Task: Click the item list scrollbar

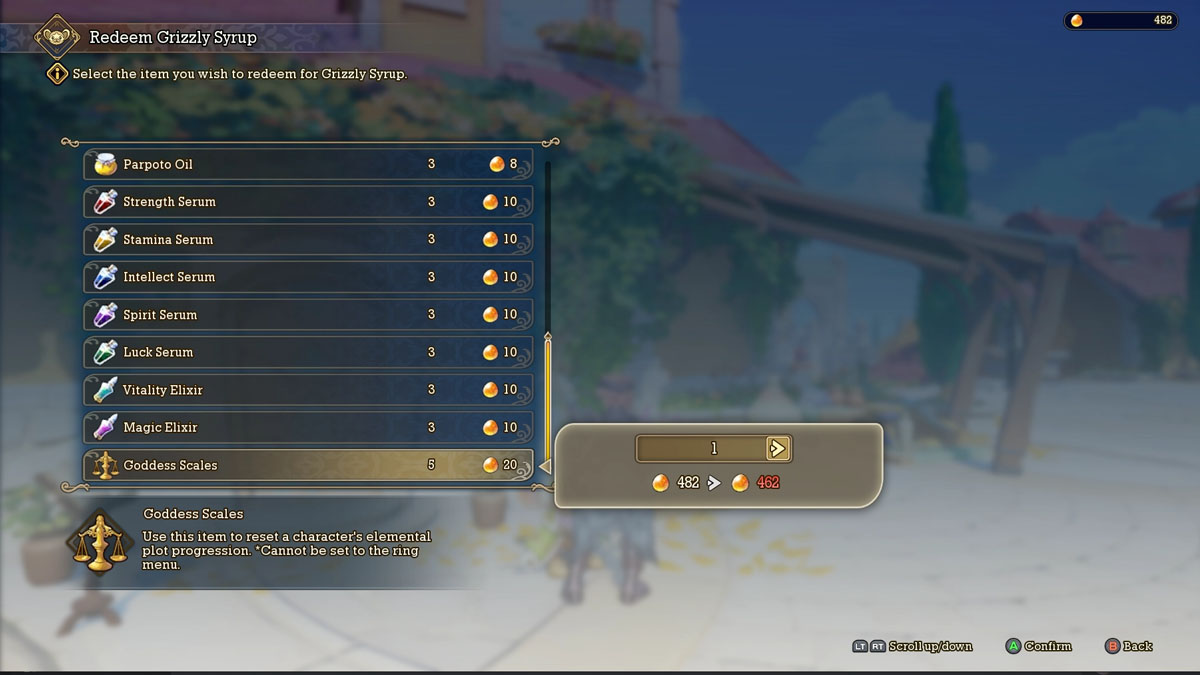Action: coord(548,400)
